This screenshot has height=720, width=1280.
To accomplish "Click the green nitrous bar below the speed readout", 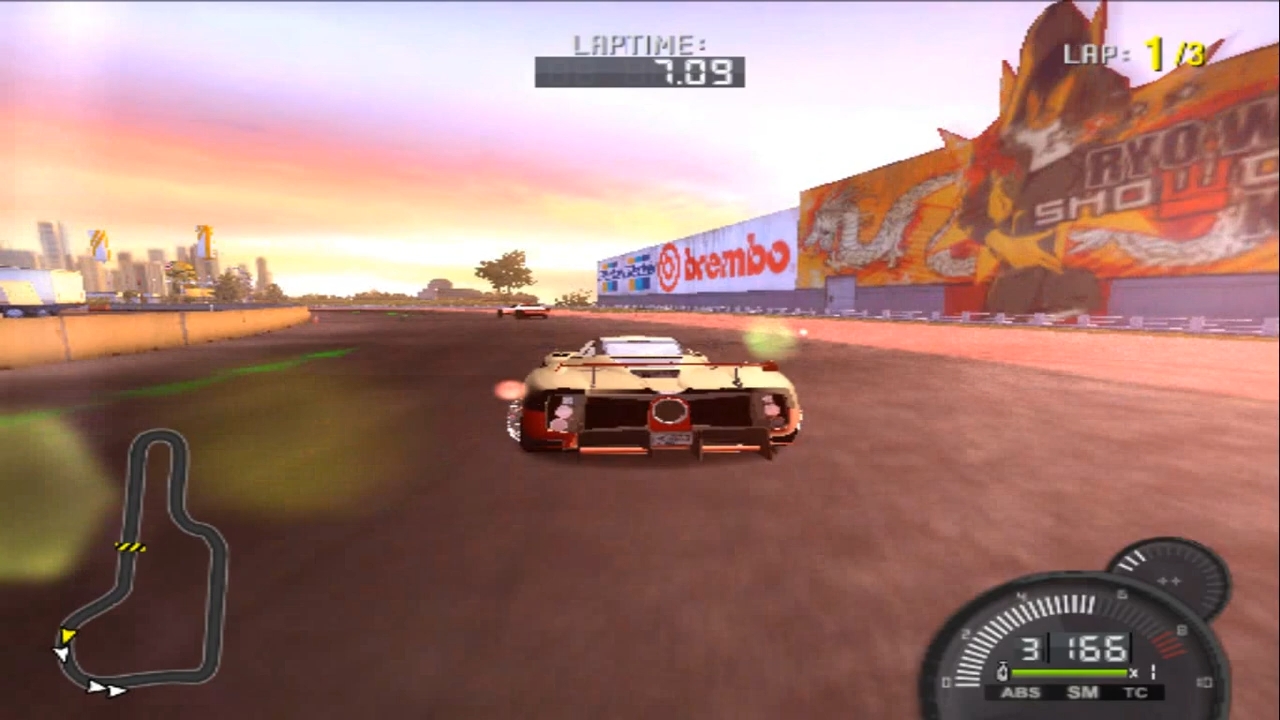I will point(1069,671).
